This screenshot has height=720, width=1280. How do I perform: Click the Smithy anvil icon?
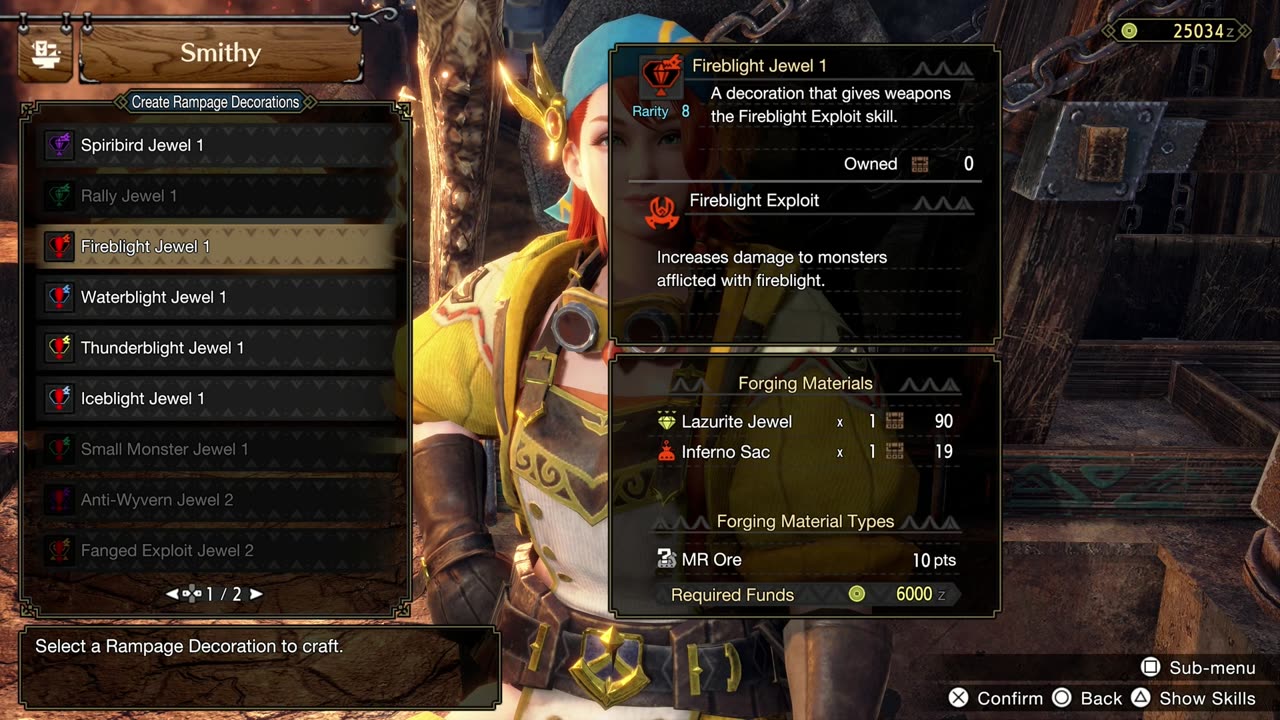43,54
